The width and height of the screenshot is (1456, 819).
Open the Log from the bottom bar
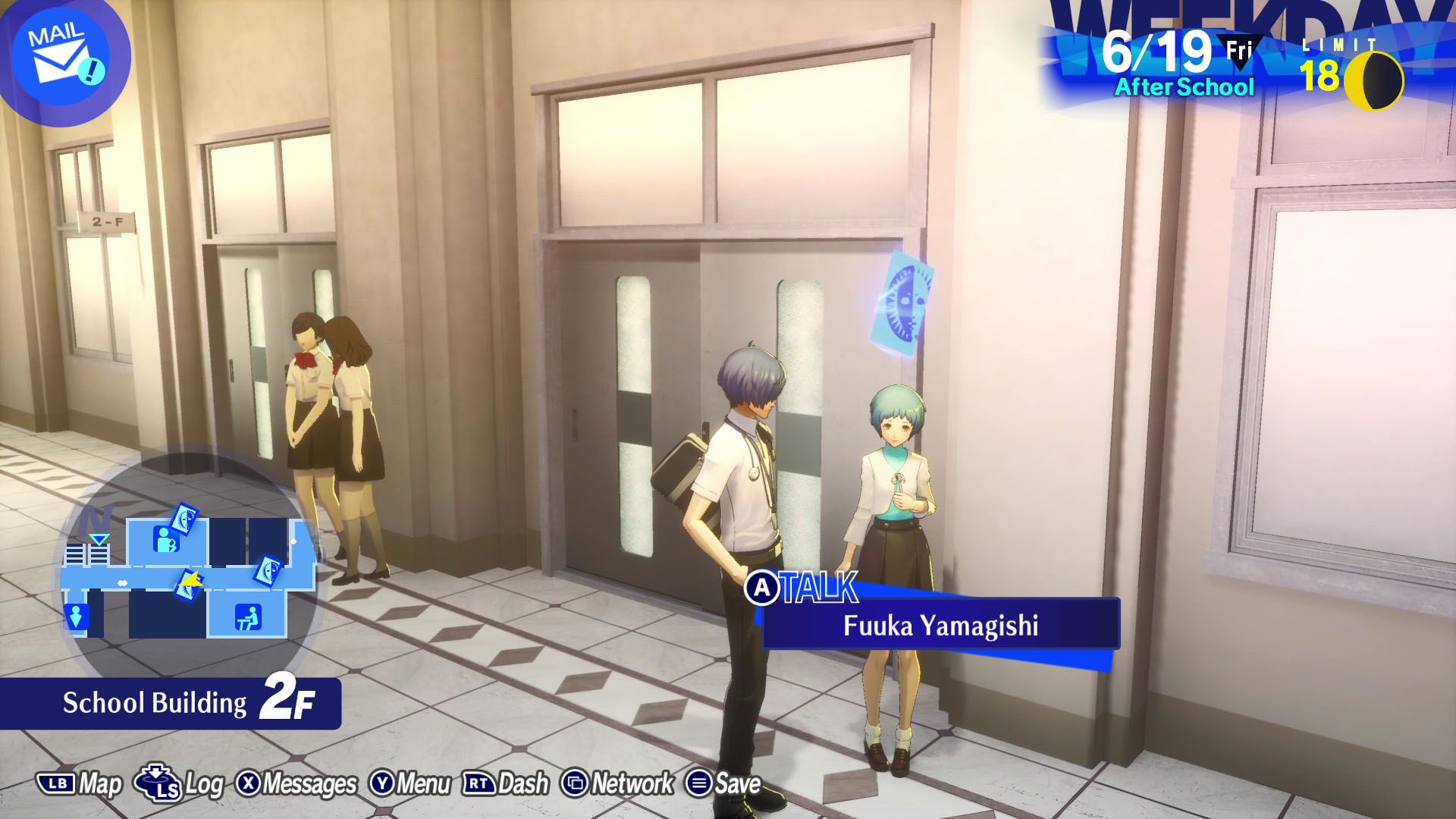click(180, 784)
